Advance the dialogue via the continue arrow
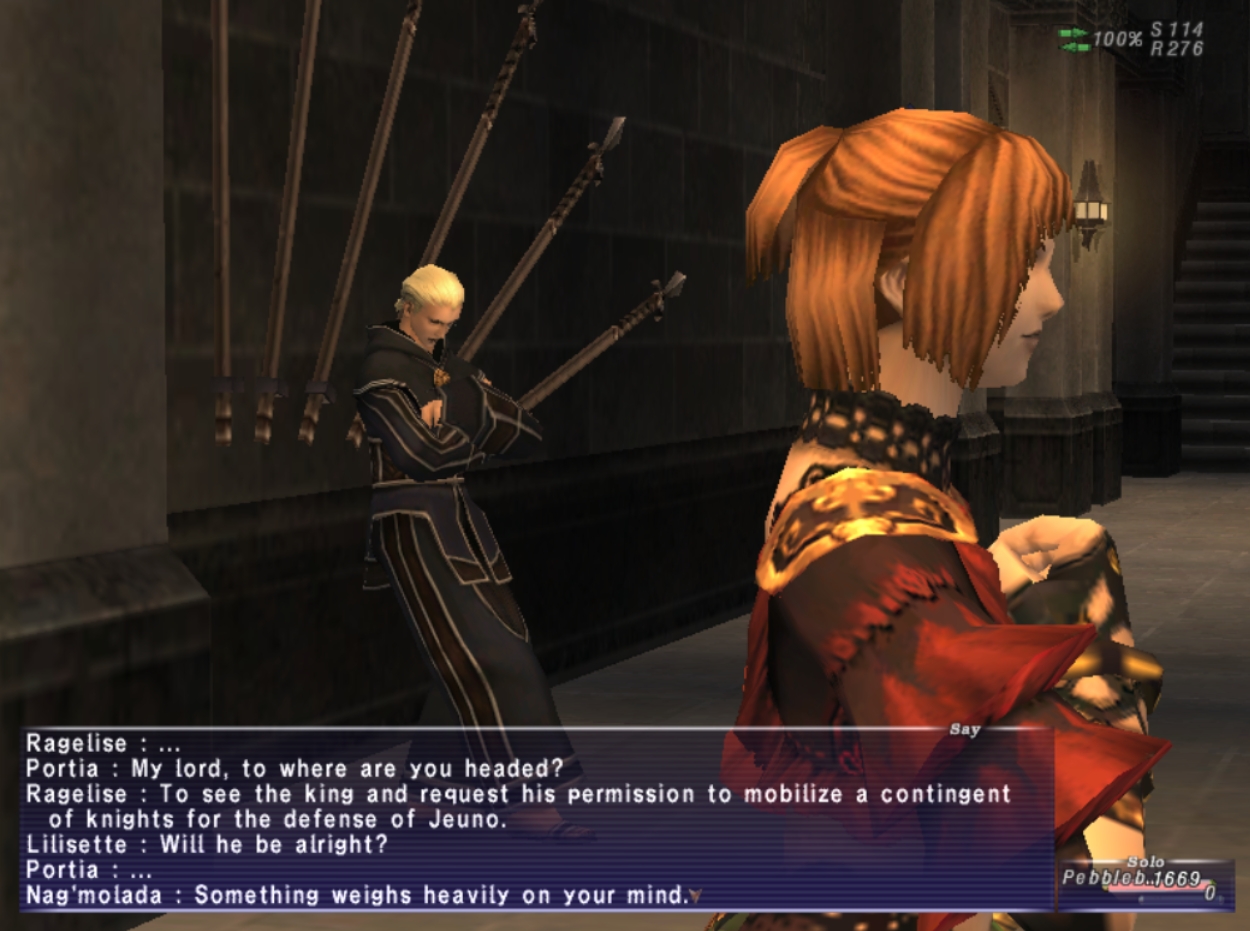The height and width of the screenshot is (931, 1250). [x=696, y=896]
